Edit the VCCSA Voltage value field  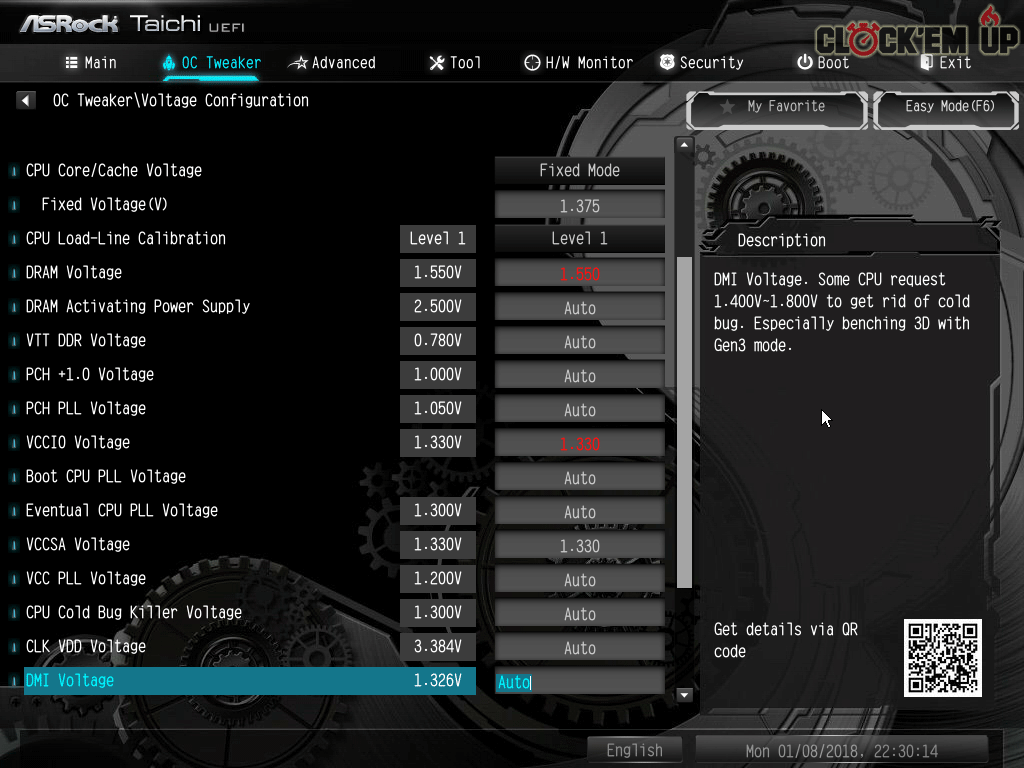[579, 546]
